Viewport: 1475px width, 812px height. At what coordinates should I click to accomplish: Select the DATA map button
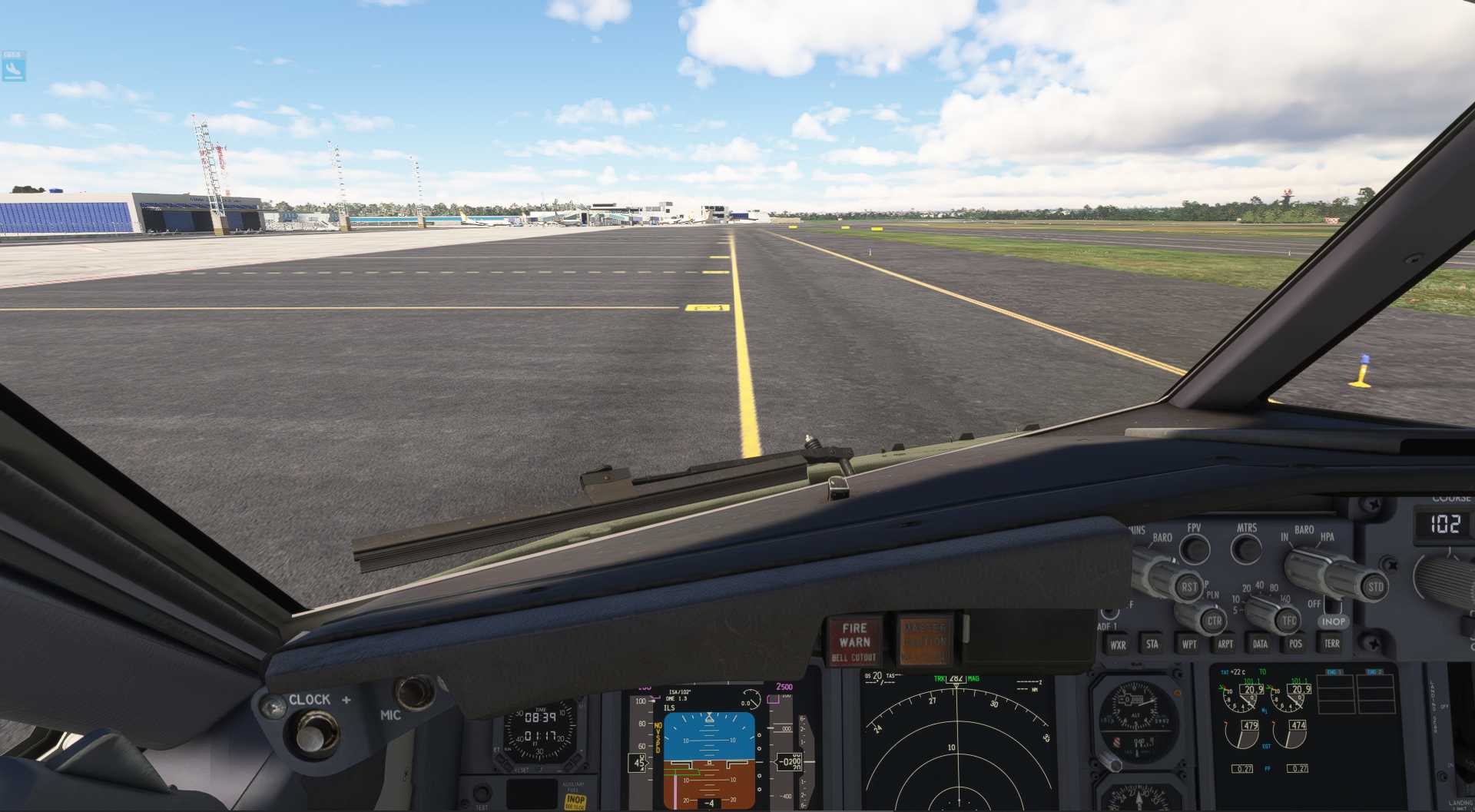[x=1260, y=644]
